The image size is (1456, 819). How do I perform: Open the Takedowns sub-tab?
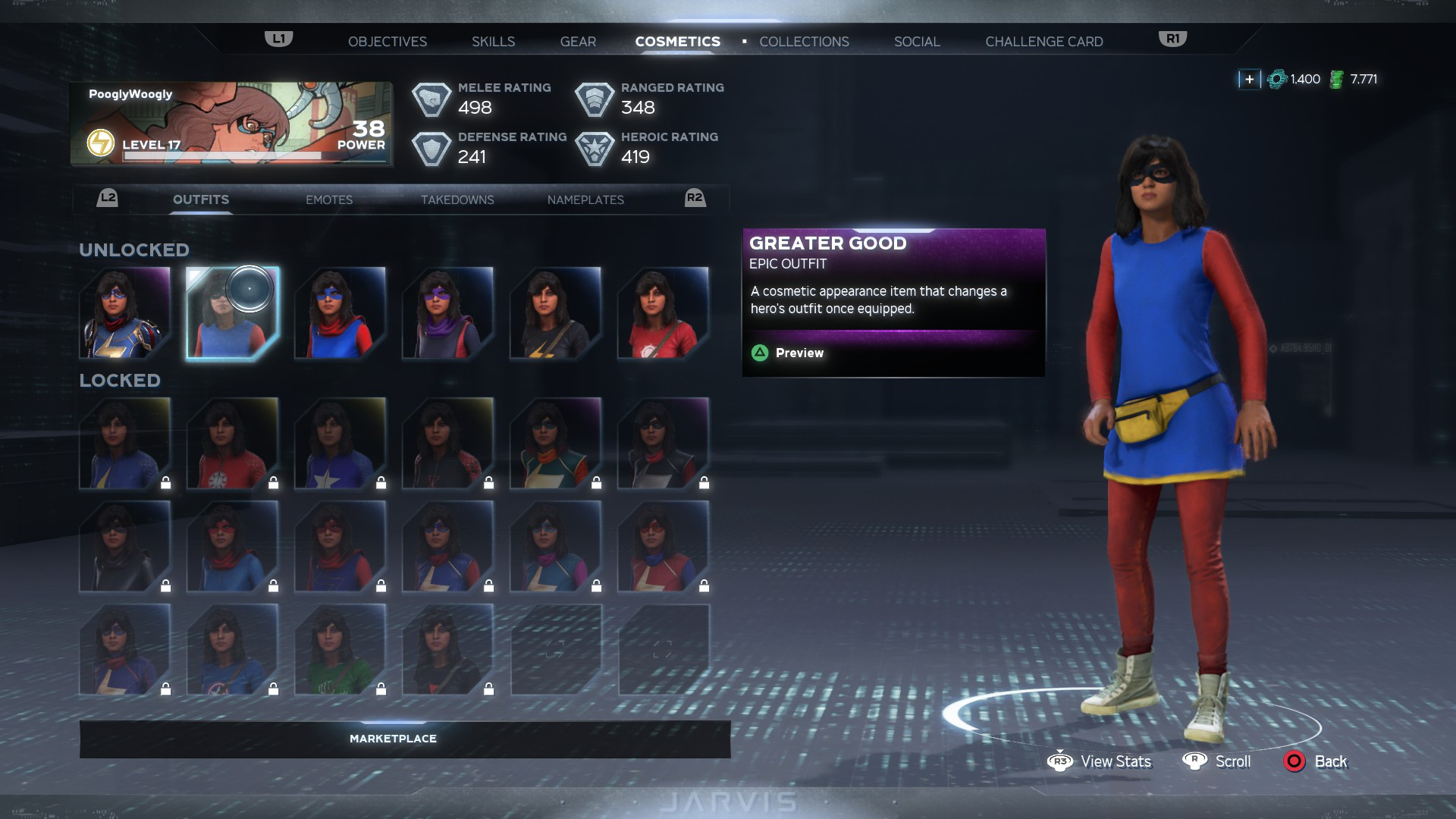pos(457,199)
